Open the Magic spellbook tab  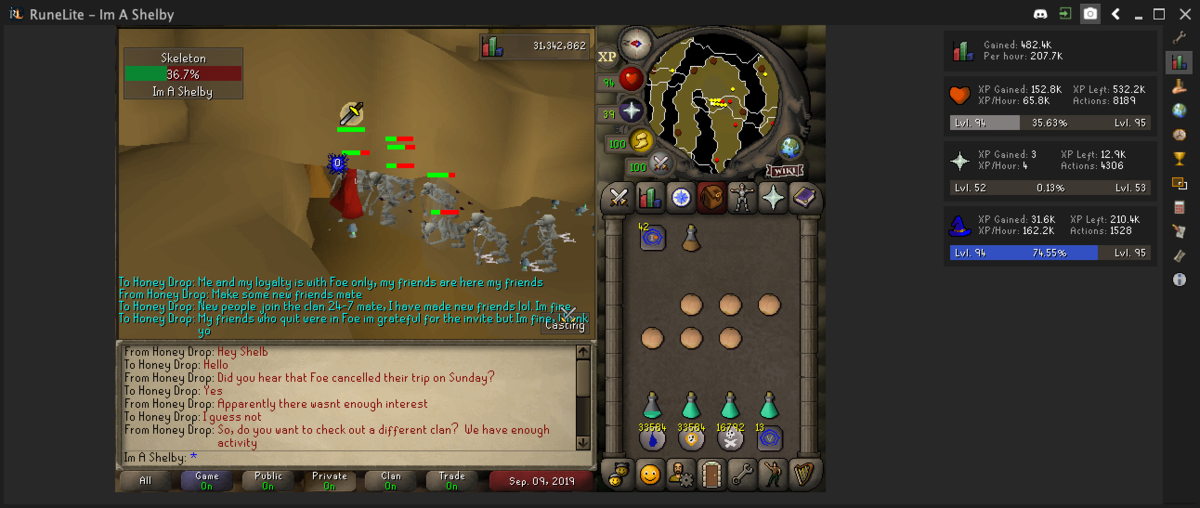point(804,198)
